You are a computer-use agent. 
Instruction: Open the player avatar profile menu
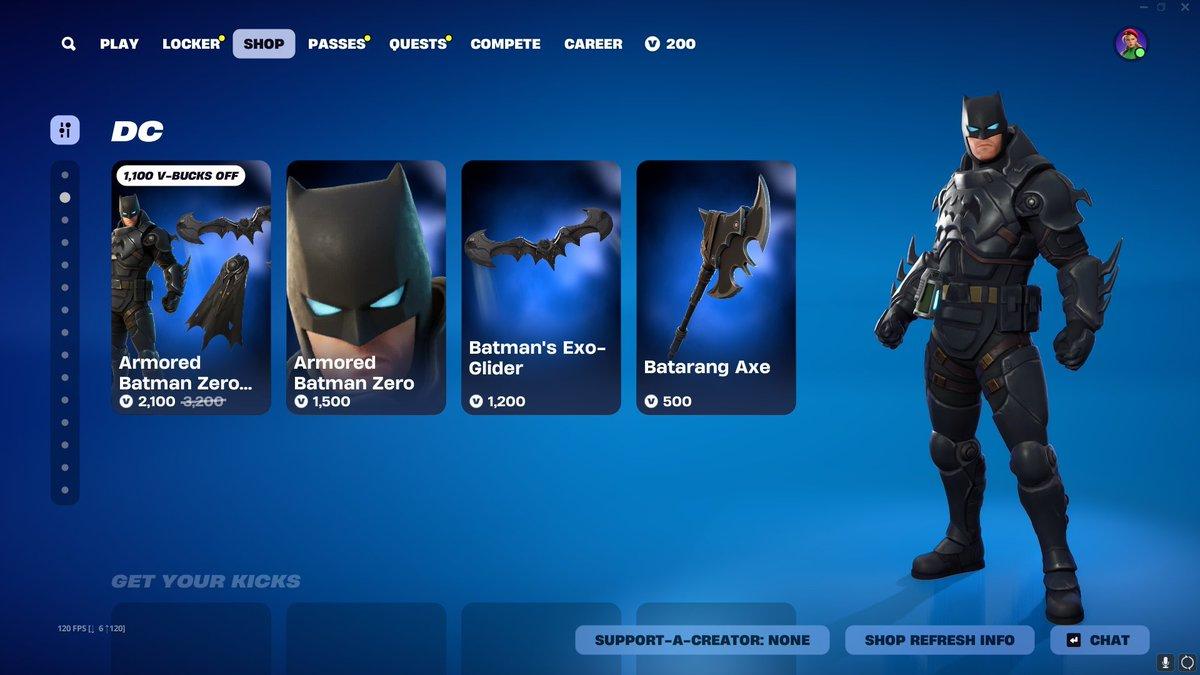coord(1131,44)
